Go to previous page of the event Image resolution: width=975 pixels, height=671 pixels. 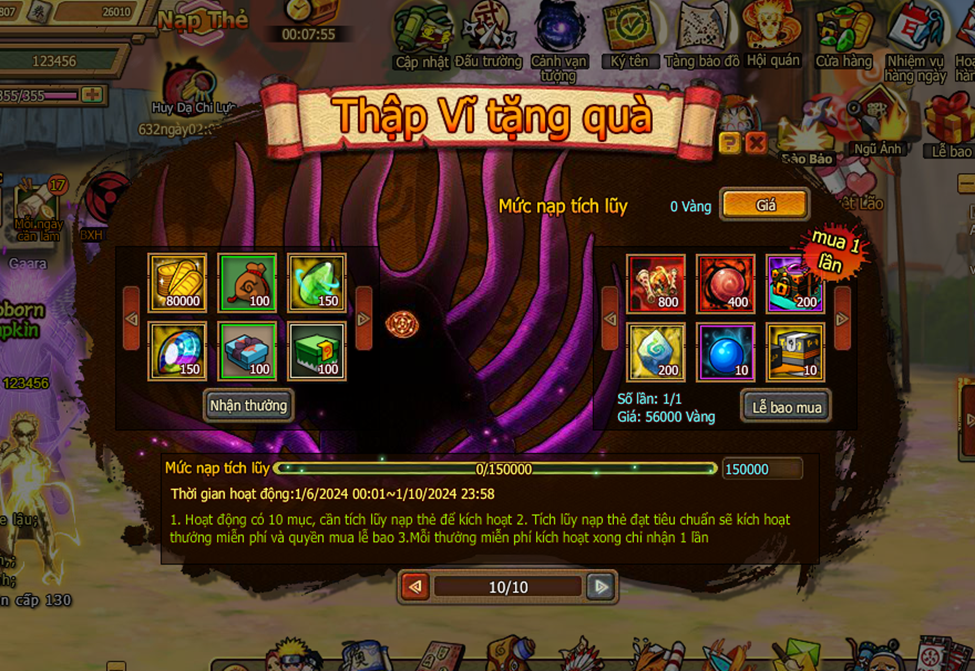[x=415, y=587]
